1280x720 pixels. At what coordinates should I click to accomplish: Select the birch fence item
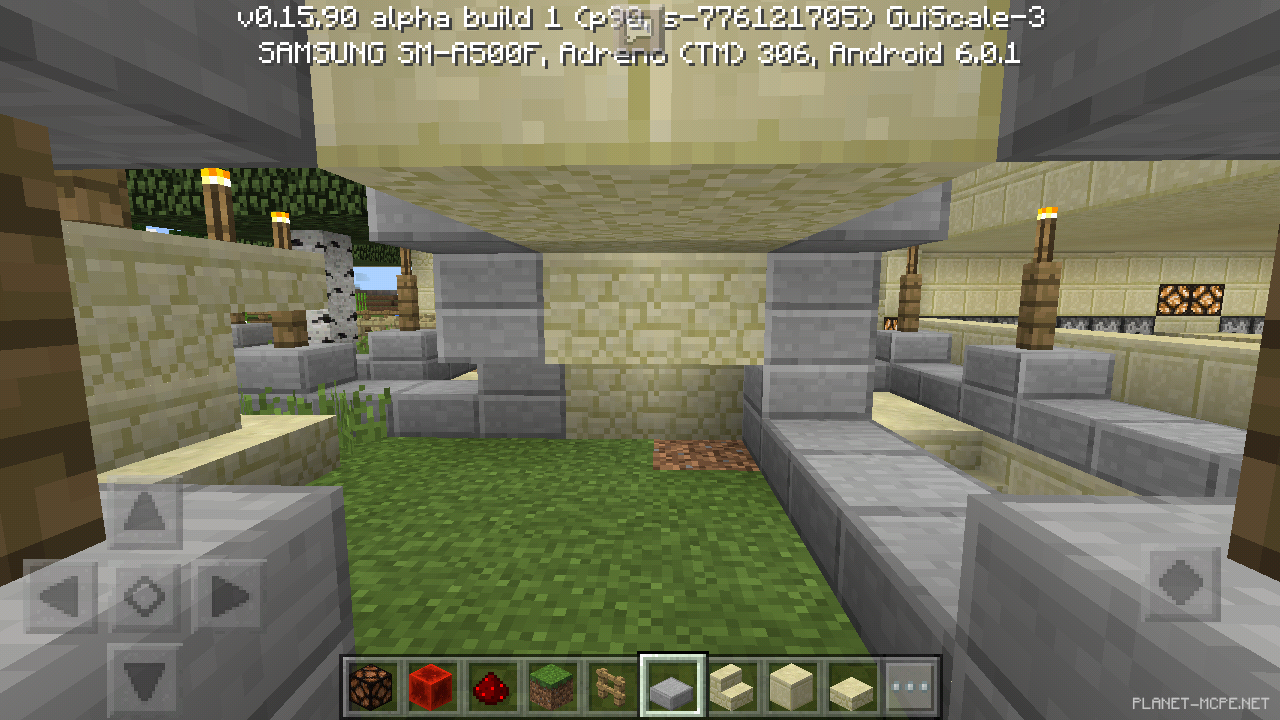point(611,684)
